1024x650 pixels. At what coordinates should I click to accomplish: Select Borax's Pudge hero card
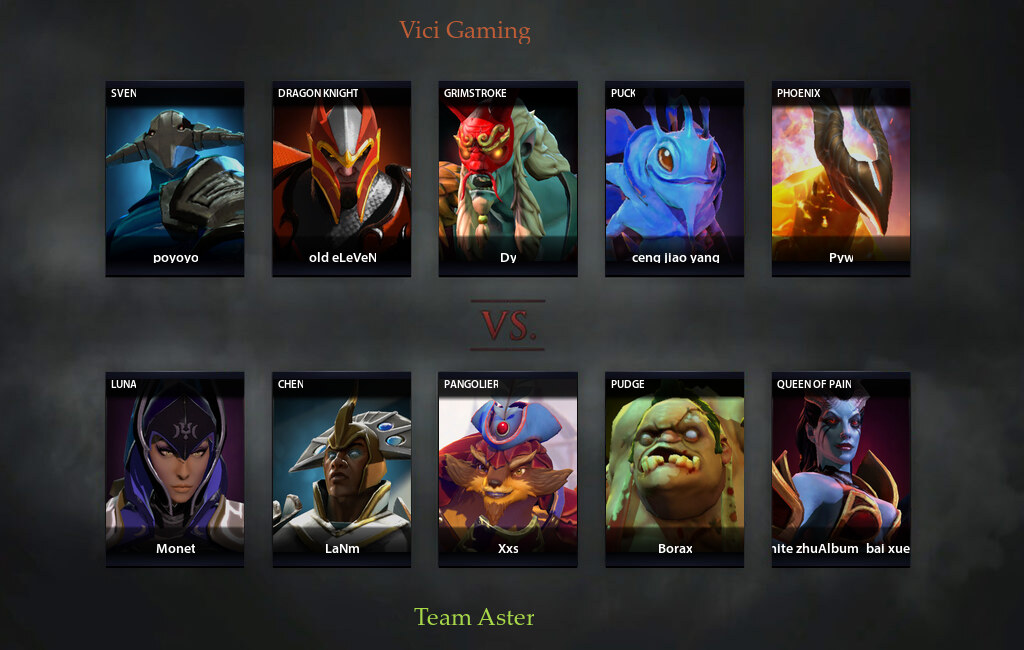click(674, 469)
